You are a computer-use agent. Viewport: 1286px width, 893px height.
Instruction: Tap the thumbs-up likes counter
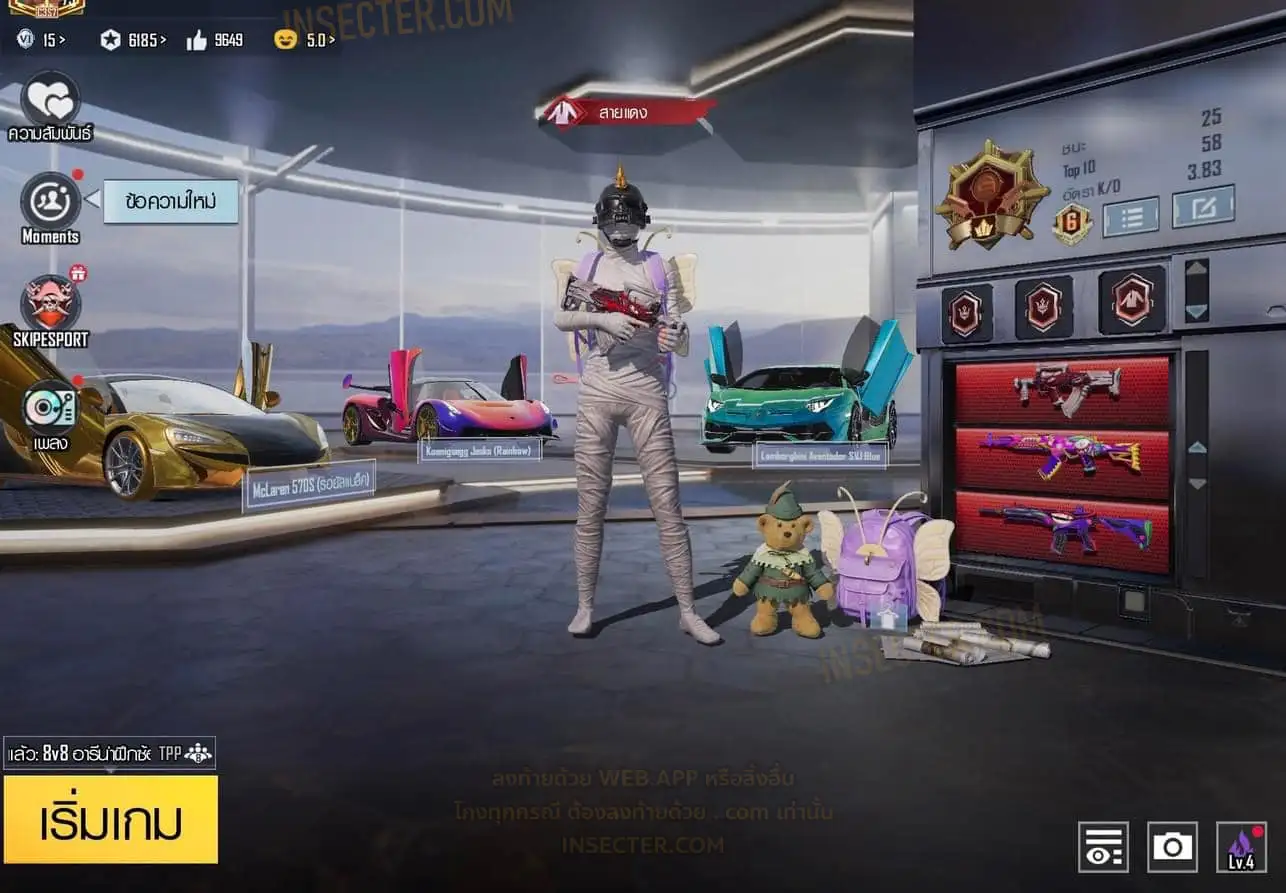[214, 40]
